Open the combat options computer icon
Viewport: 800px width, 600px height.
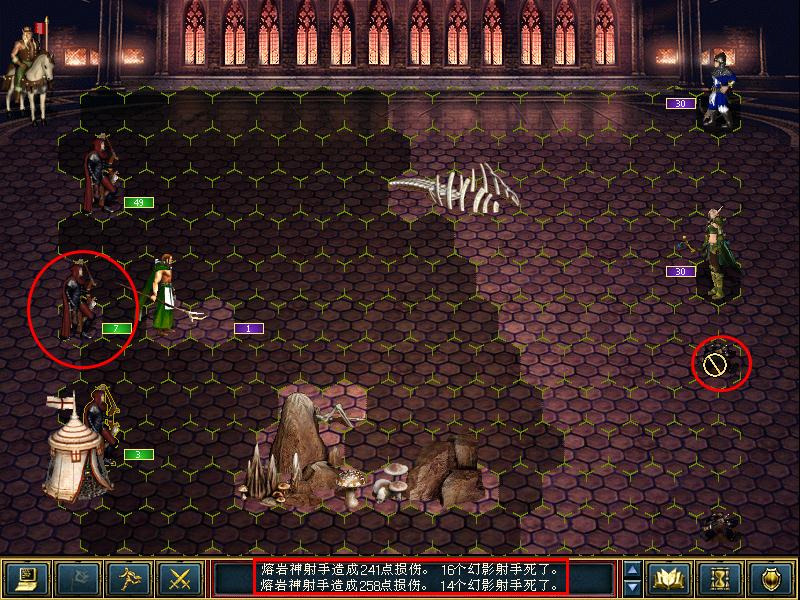pyautogui.click(x=24, y=578)
